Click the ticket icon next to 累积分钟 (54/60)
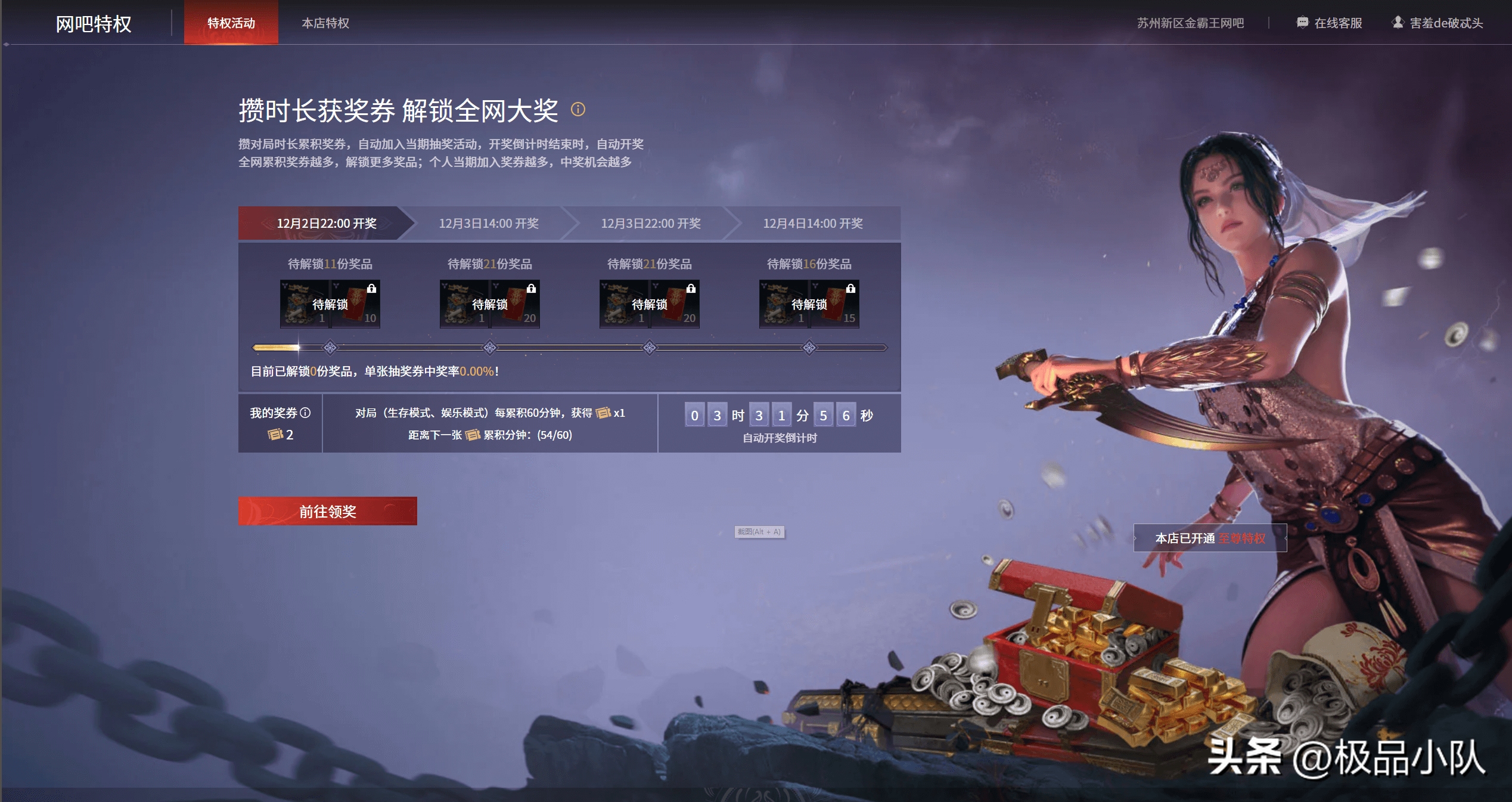Screen dimensions: 1512x802 click(471, 435)
